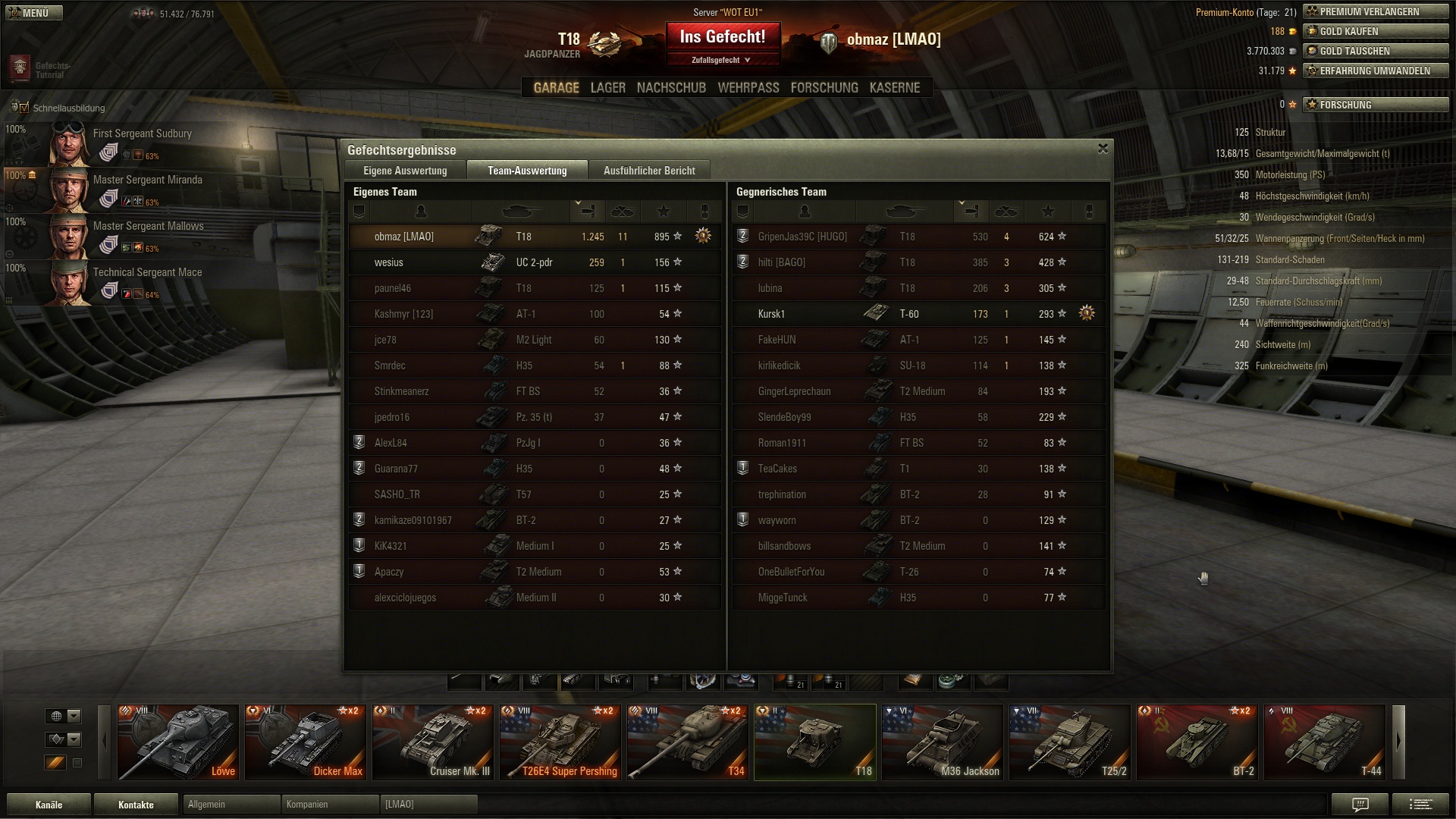Screen dimensions: 1456x819
Task: Switch to the Kaserne tab
Action: click(x=895, y=88)
